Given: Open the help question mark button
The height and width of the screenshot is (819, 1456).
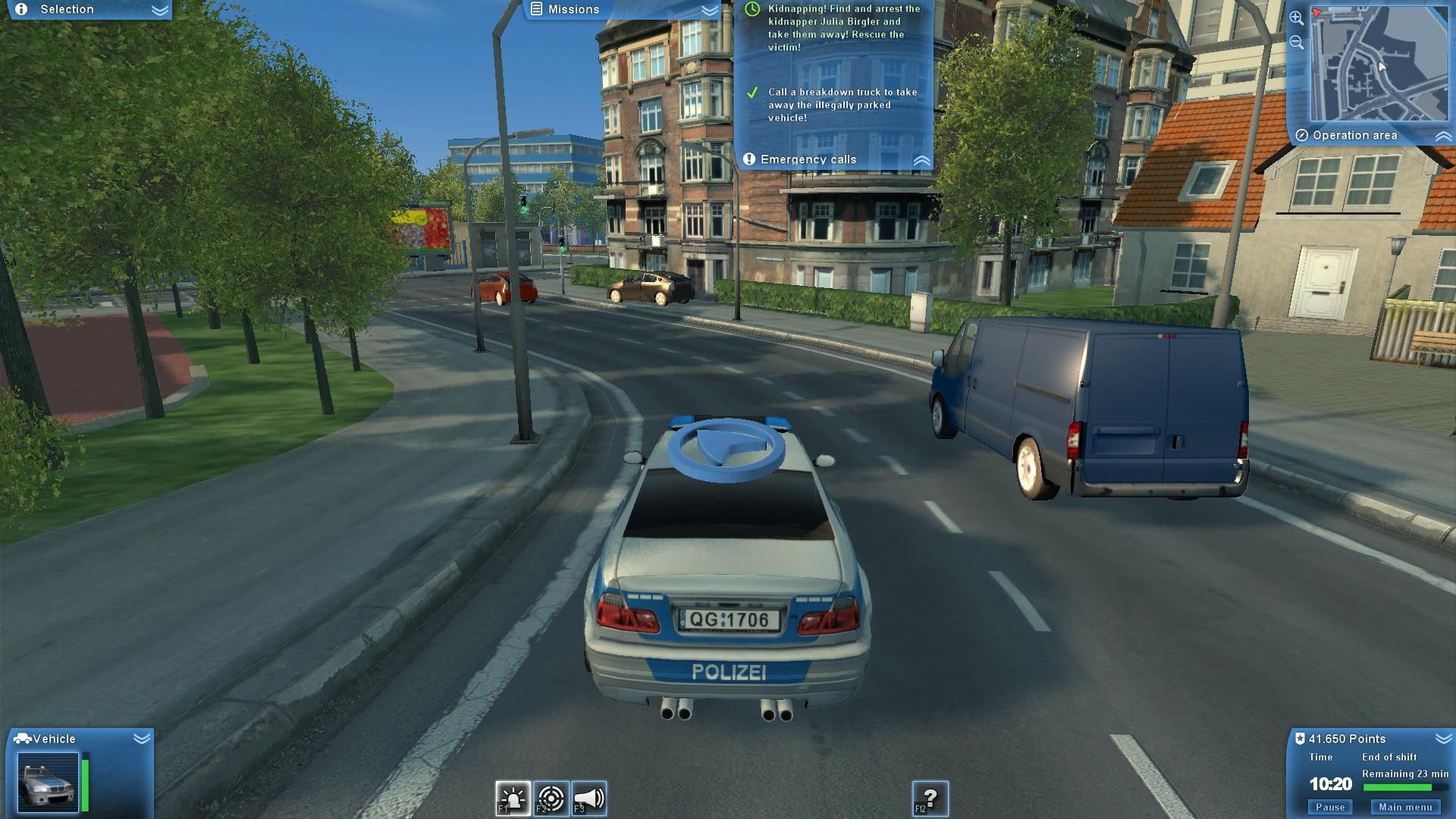Looking at the screenshot, I should coord(930,799).
